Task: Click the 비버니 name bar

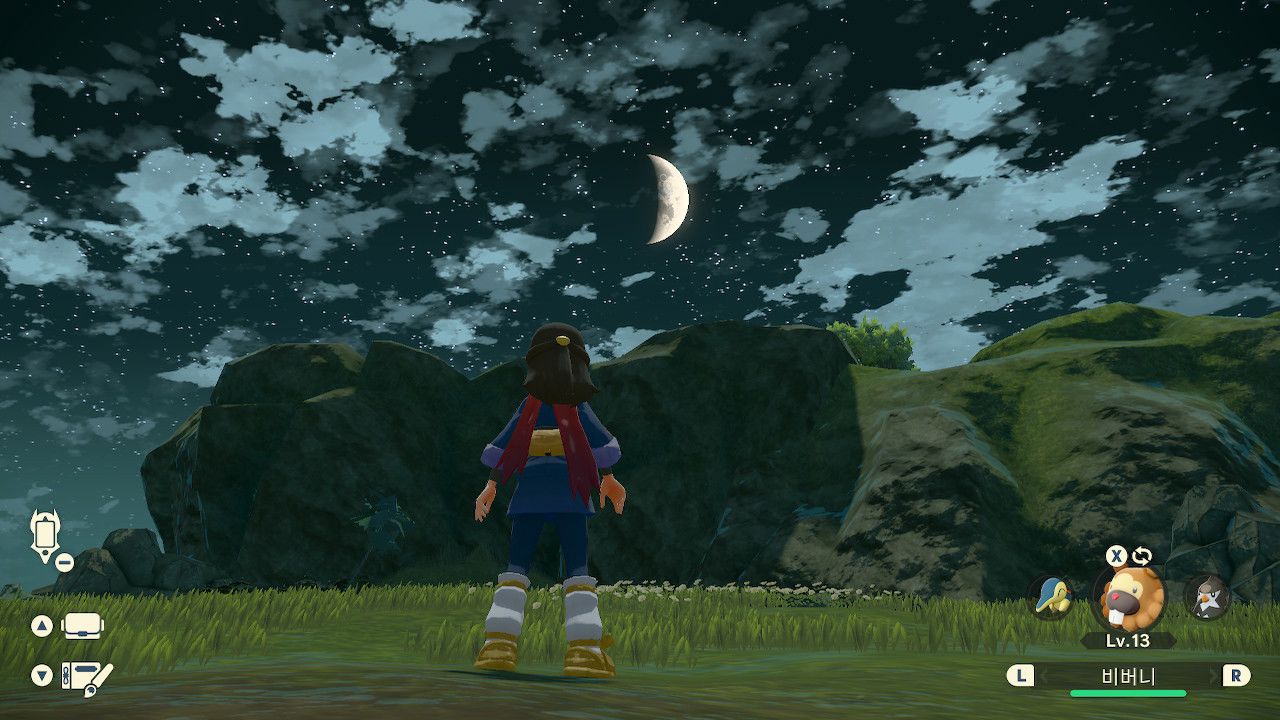Action: [1128, 677]
